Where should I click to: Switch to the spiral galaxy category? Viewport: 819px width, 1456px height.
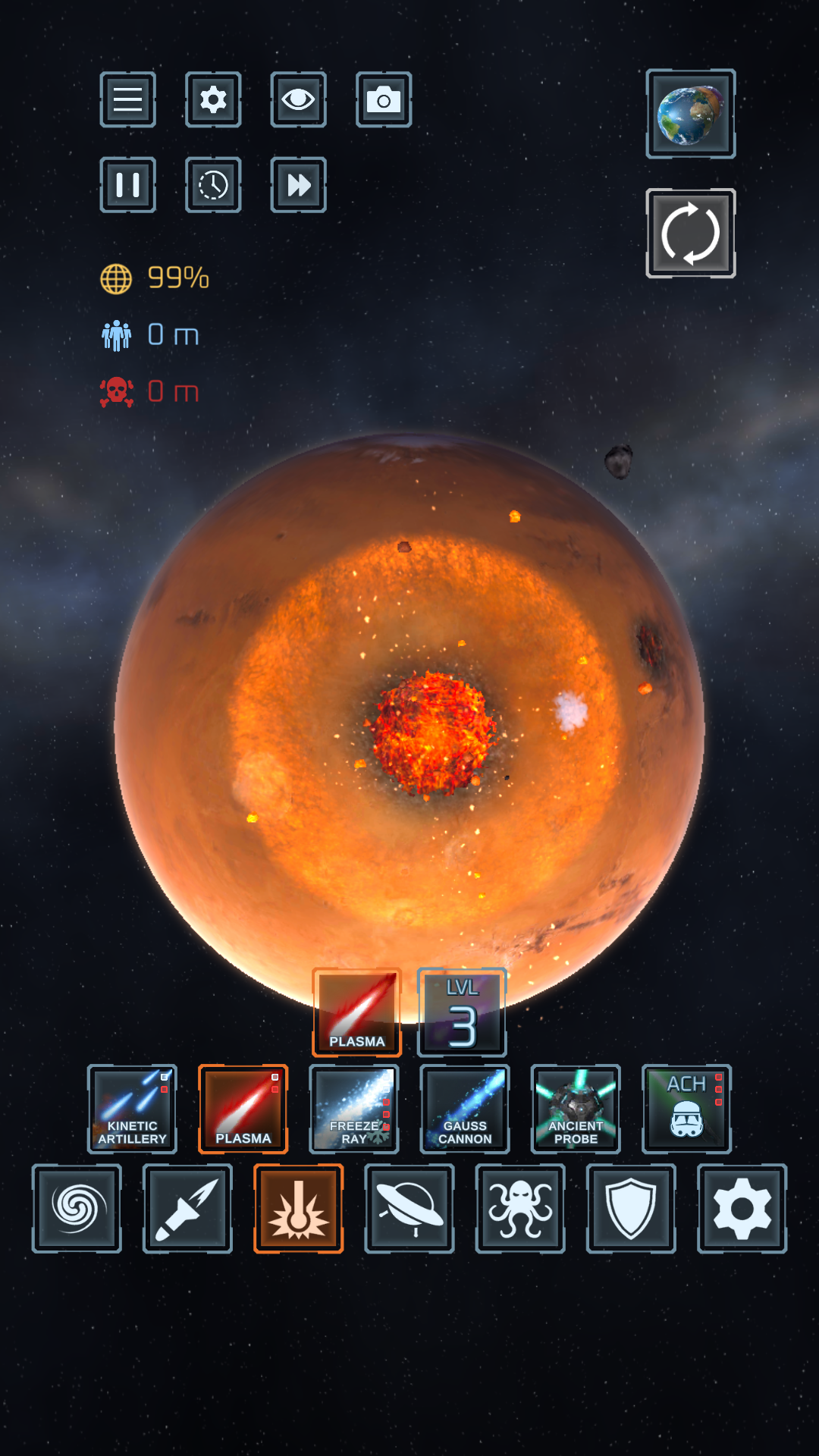[x=77, y=1209]
